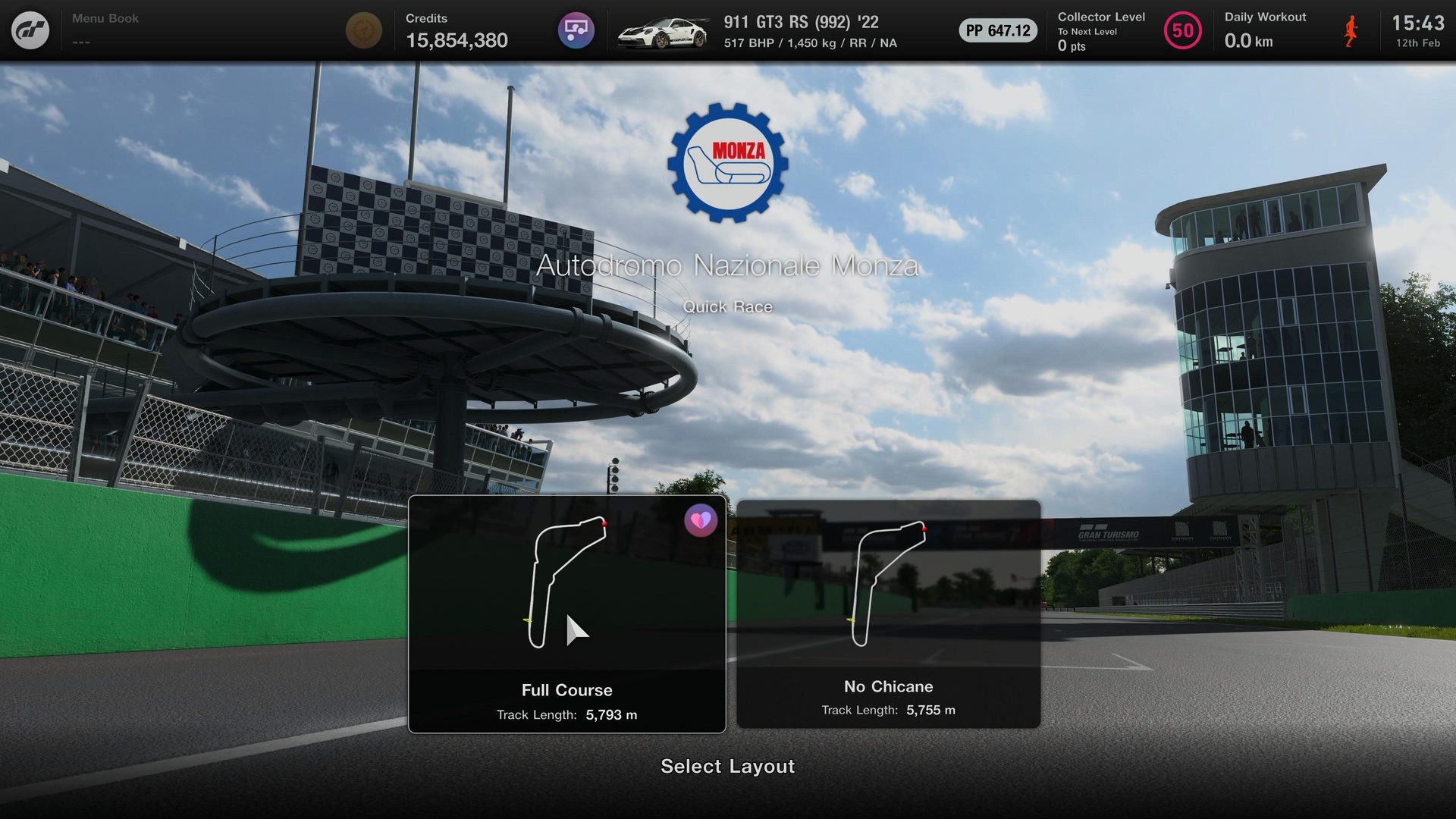Toggle the heart favorite icon on Full Course
Viewport: 1456px width, 819px height.
tap(700, 521)
